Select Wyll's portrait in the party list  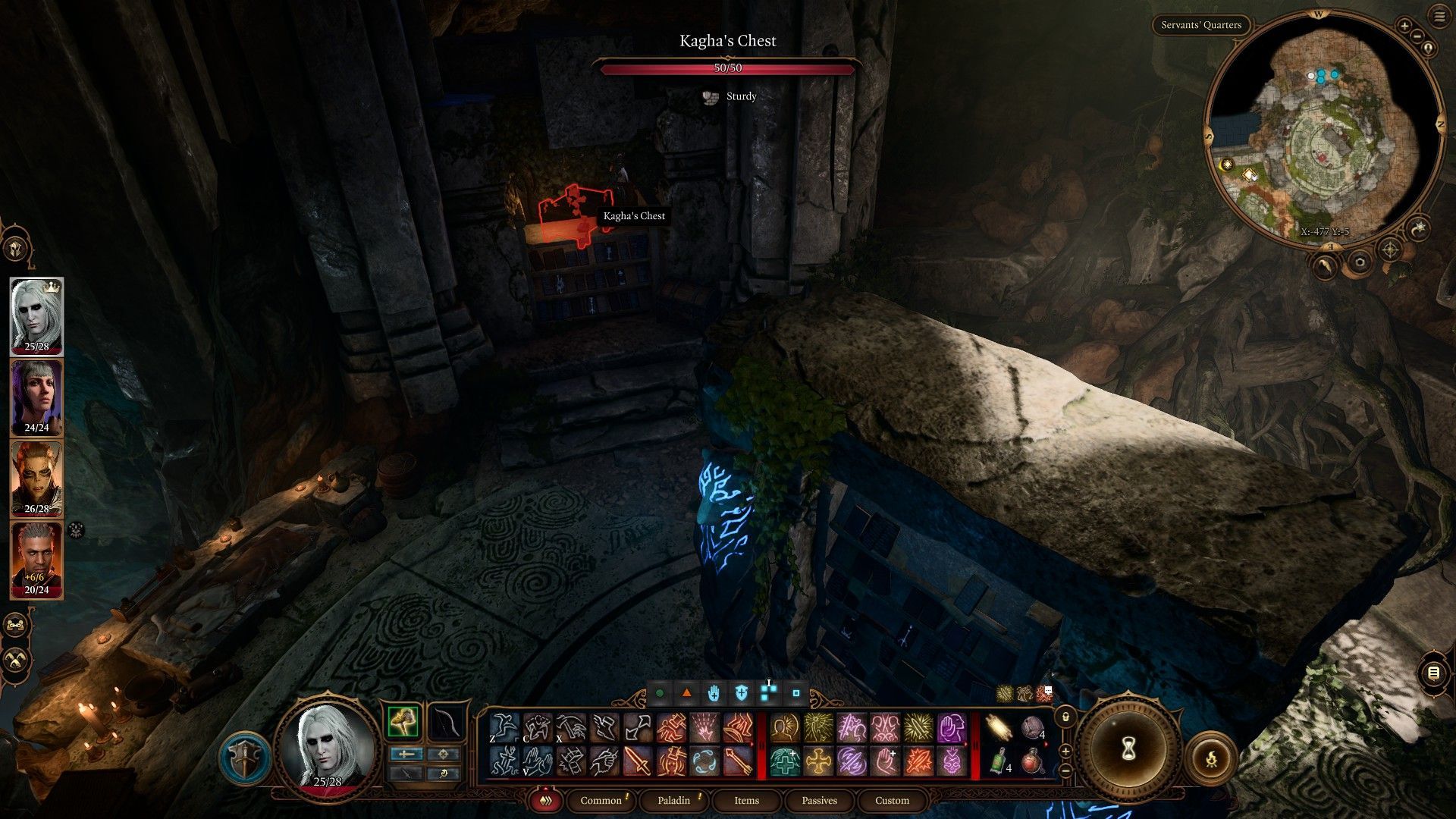tap(36, 560)
